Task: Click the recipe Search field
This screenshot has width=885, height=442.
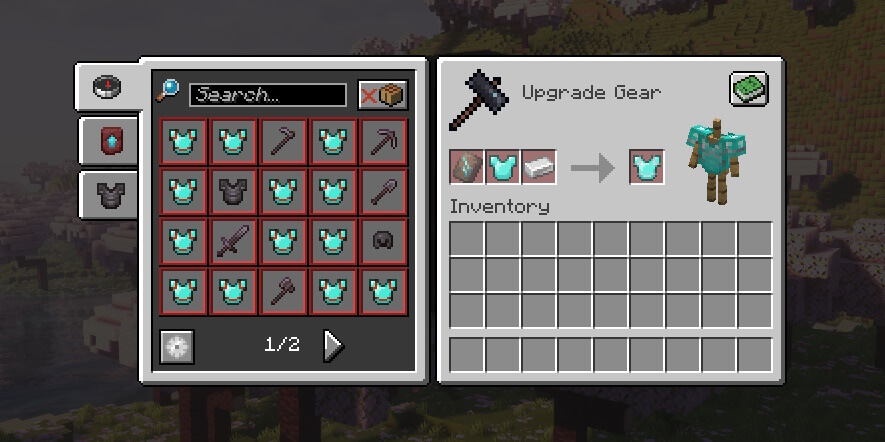Action: point(267,95)
